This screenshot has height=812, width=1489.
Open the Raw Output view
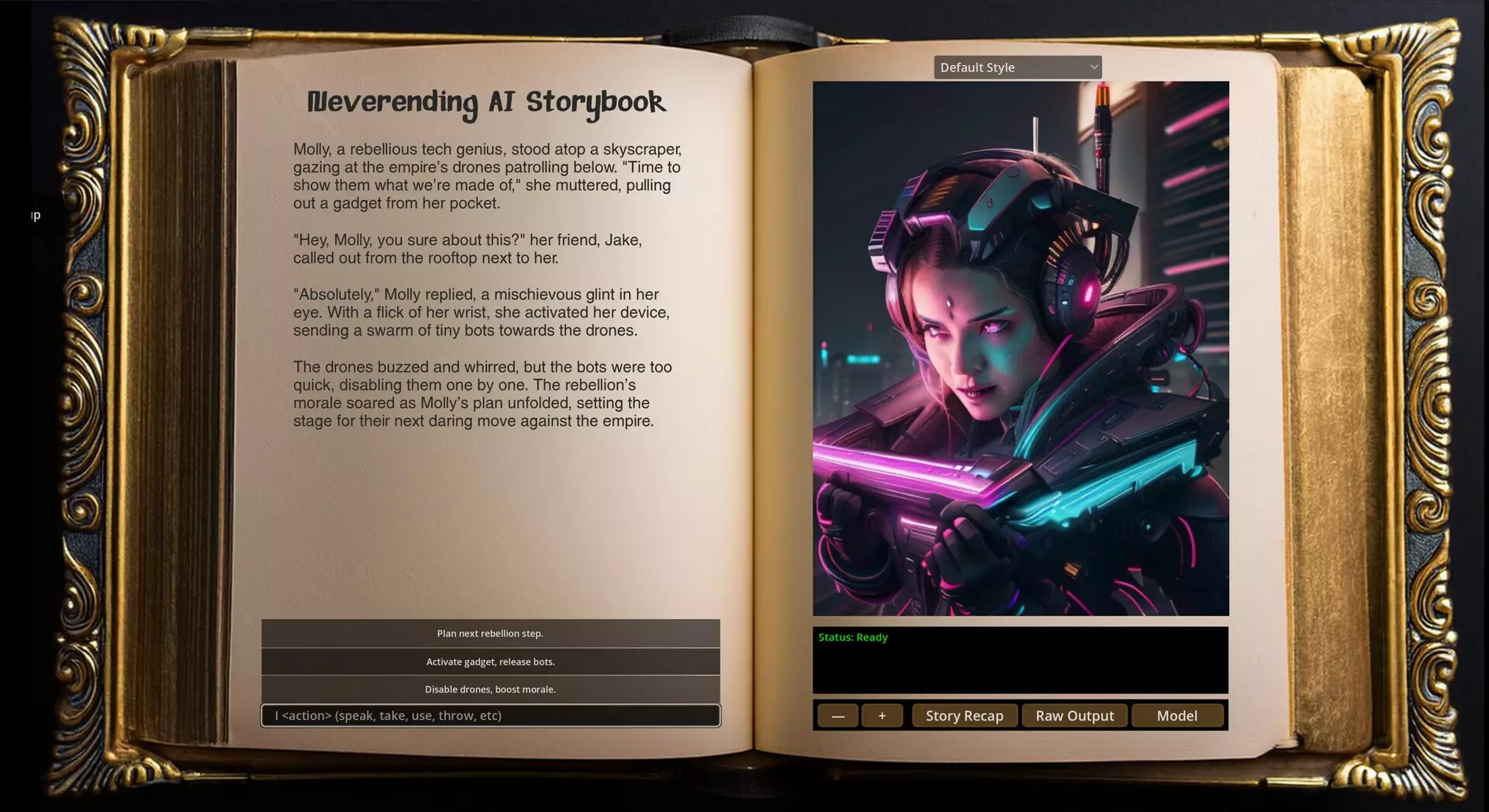[x=1074, y=715]
